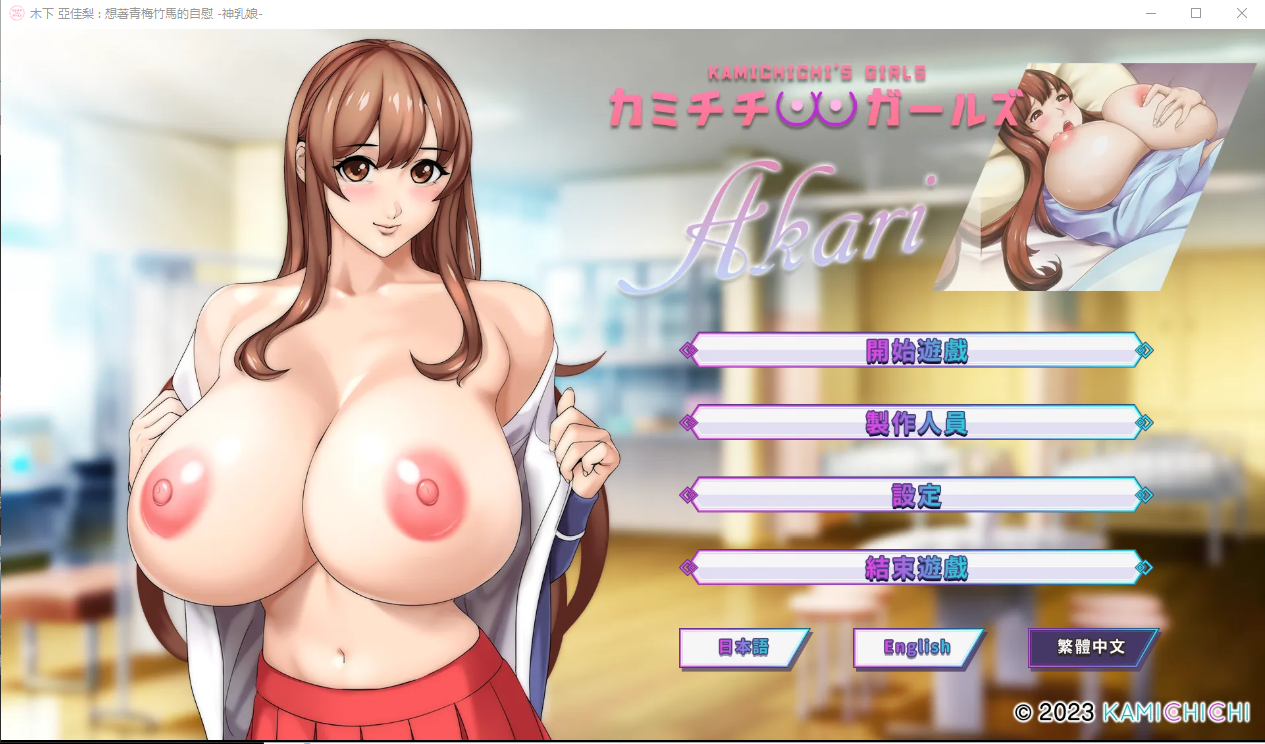Switch language to 日本語
The height and width of the screenshot is (744, 1265).
point(743,647)
